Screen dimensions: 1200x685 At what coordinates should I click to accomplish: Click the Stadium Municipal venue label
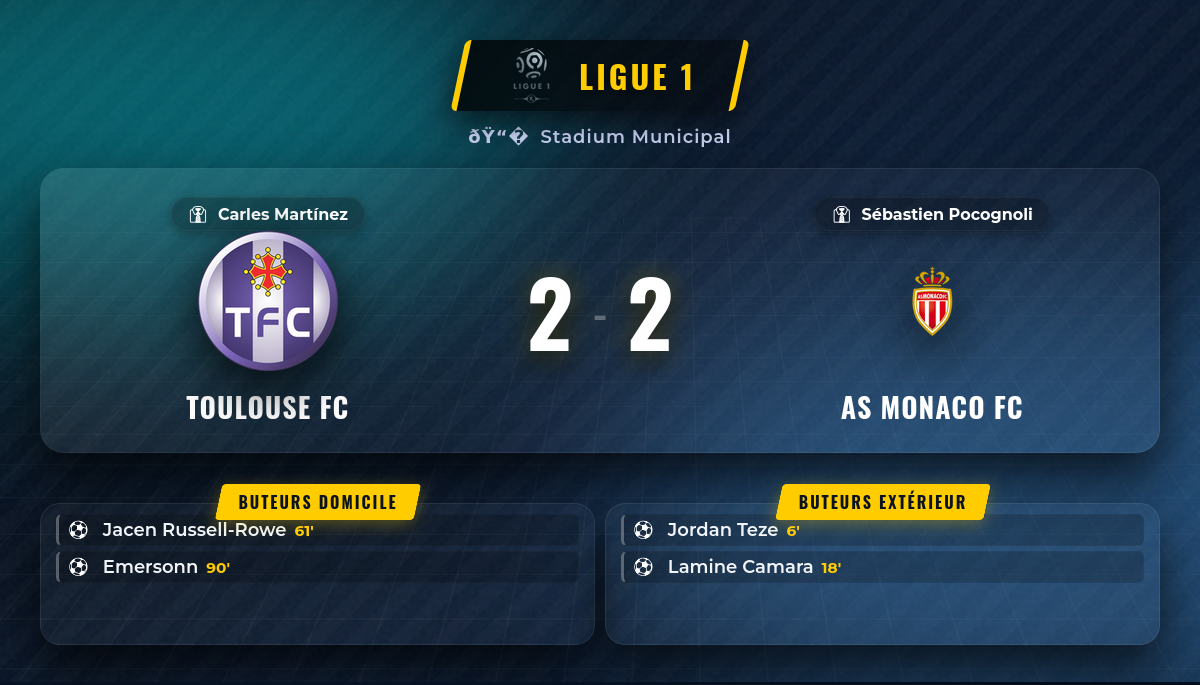pos(600,137)
